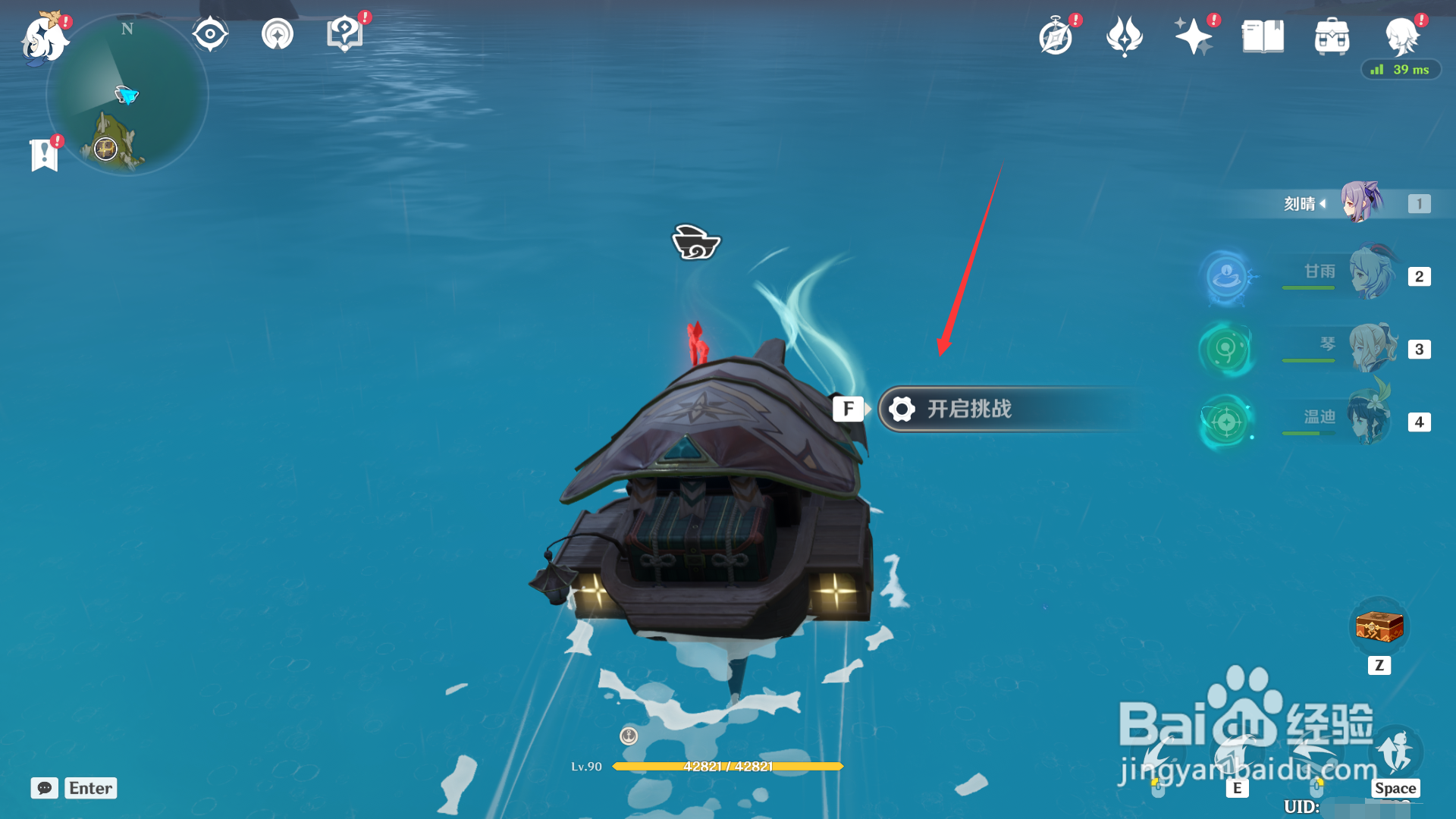Switch to party member 甘雨

click(x=1371, y=275)
